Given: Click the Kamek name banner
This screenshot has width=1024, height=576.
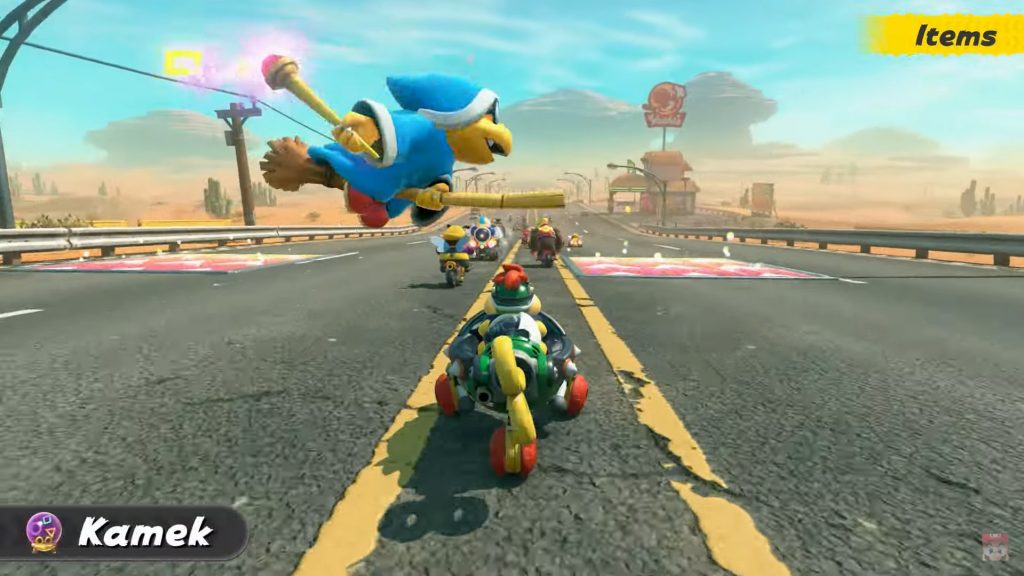Looking at the screenshot, I should point(144,532).
